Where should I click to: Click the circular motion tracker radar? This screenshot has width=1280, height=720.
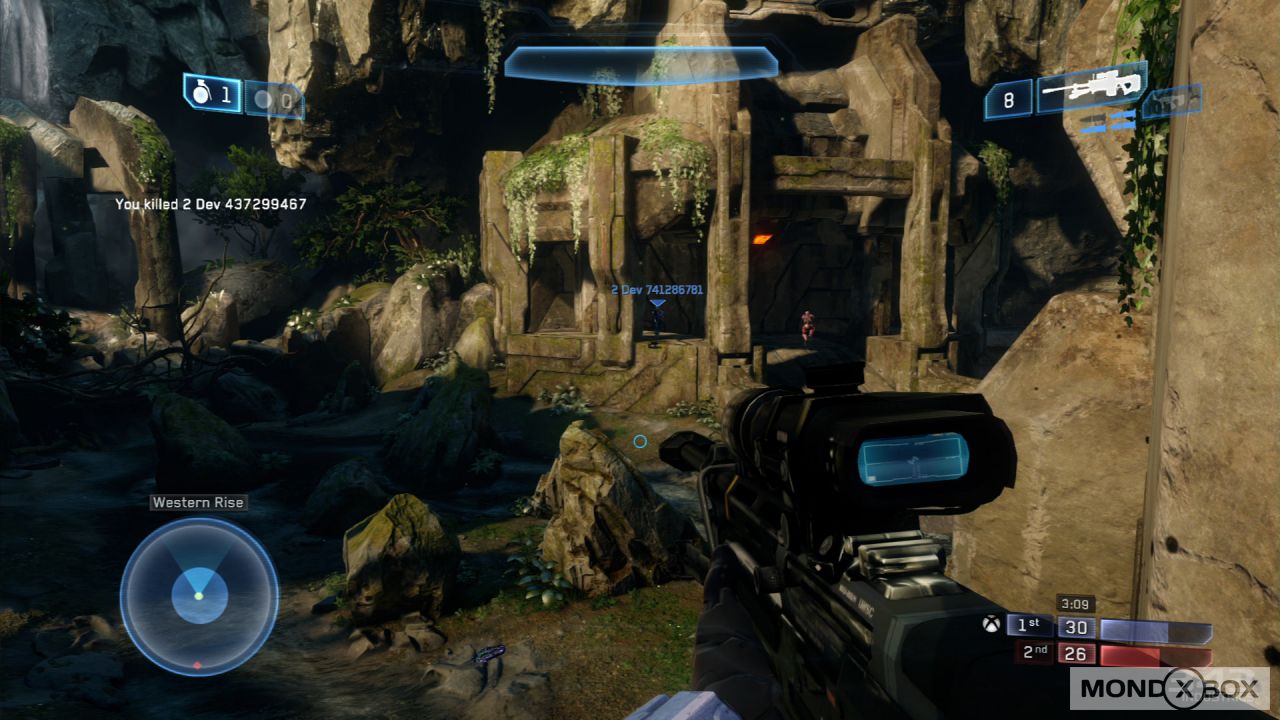[199, 597]
